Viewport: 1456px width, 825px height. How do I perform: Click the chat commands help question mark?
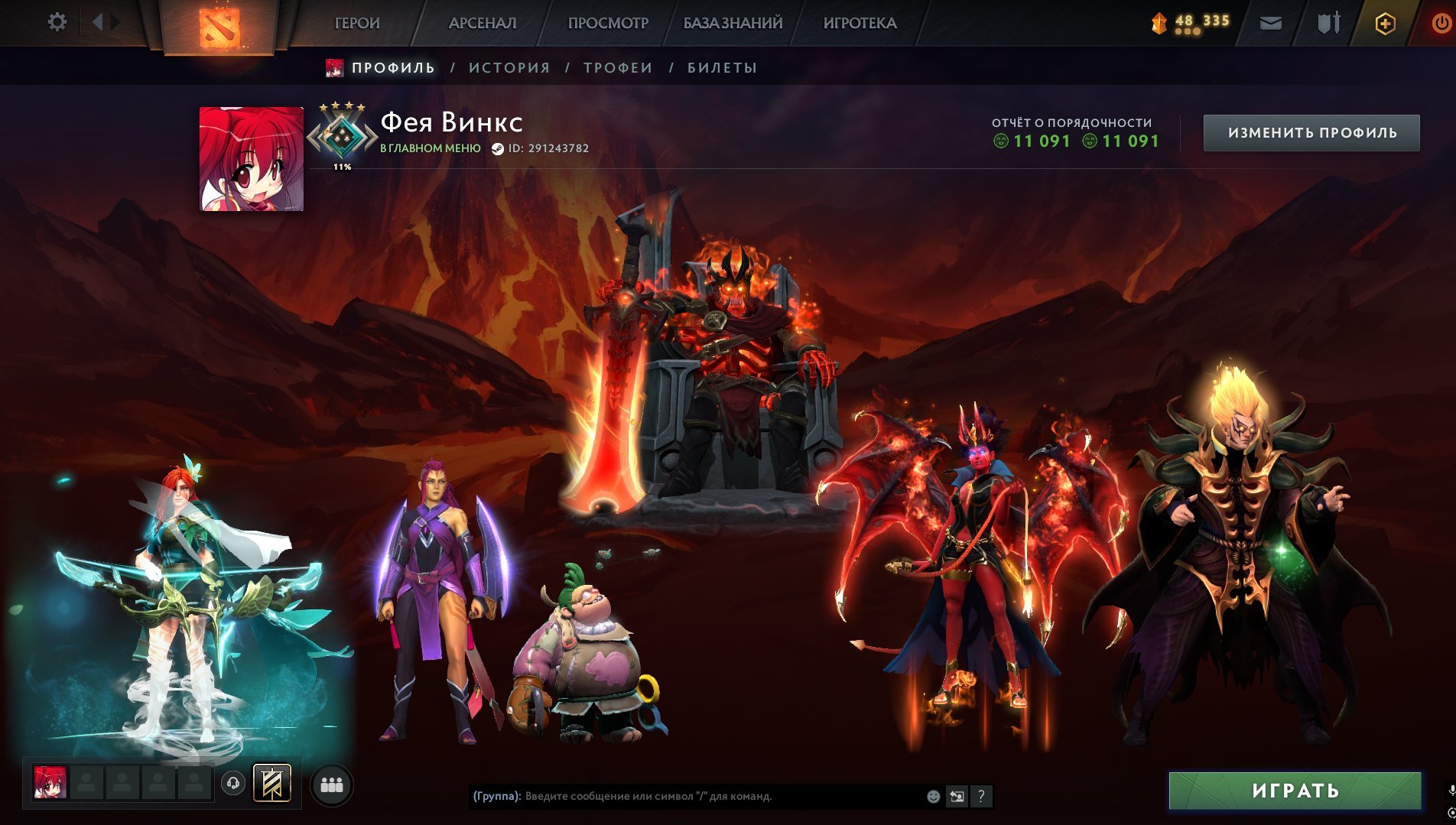[981, 797]
